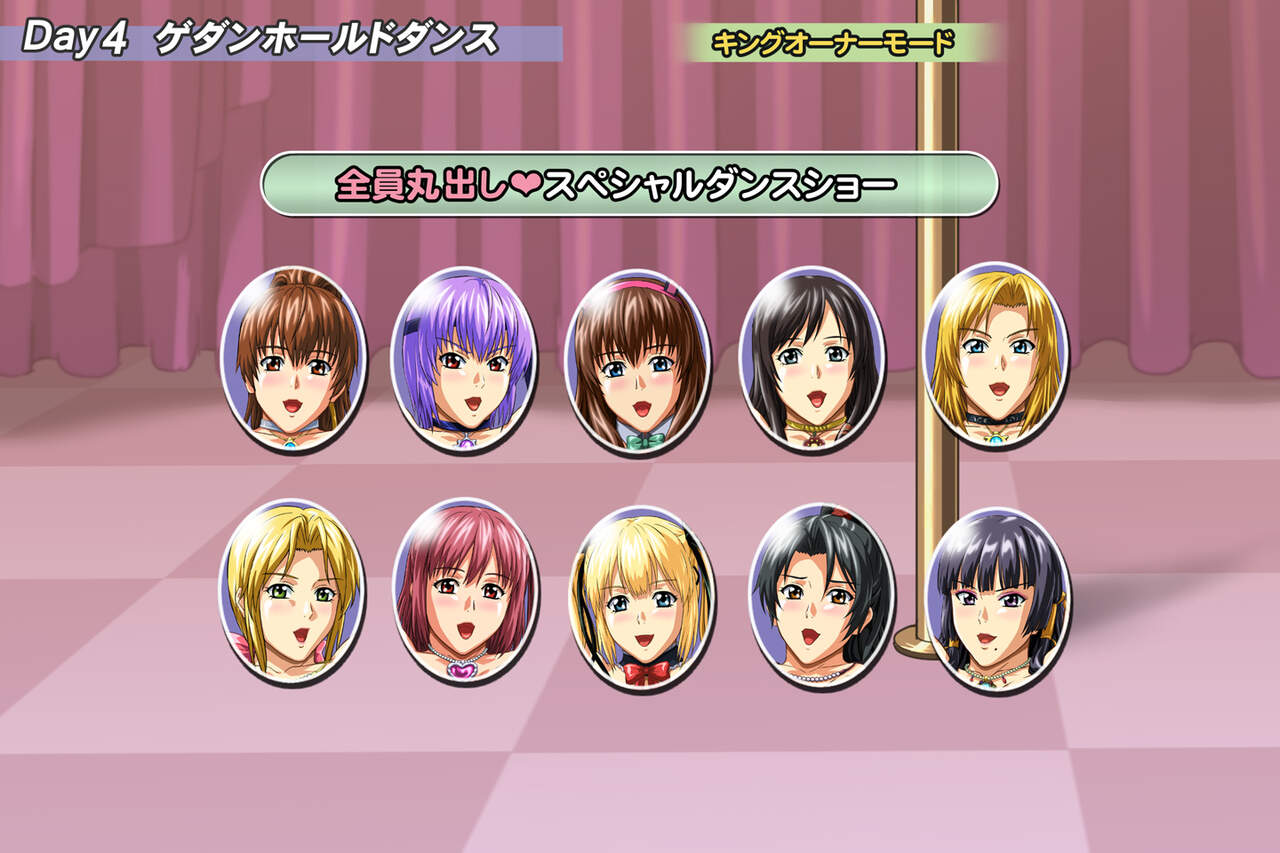1280x853 pixels.
Task: Select the long black-haired girl with gold necklace
Action: [811, 359]
